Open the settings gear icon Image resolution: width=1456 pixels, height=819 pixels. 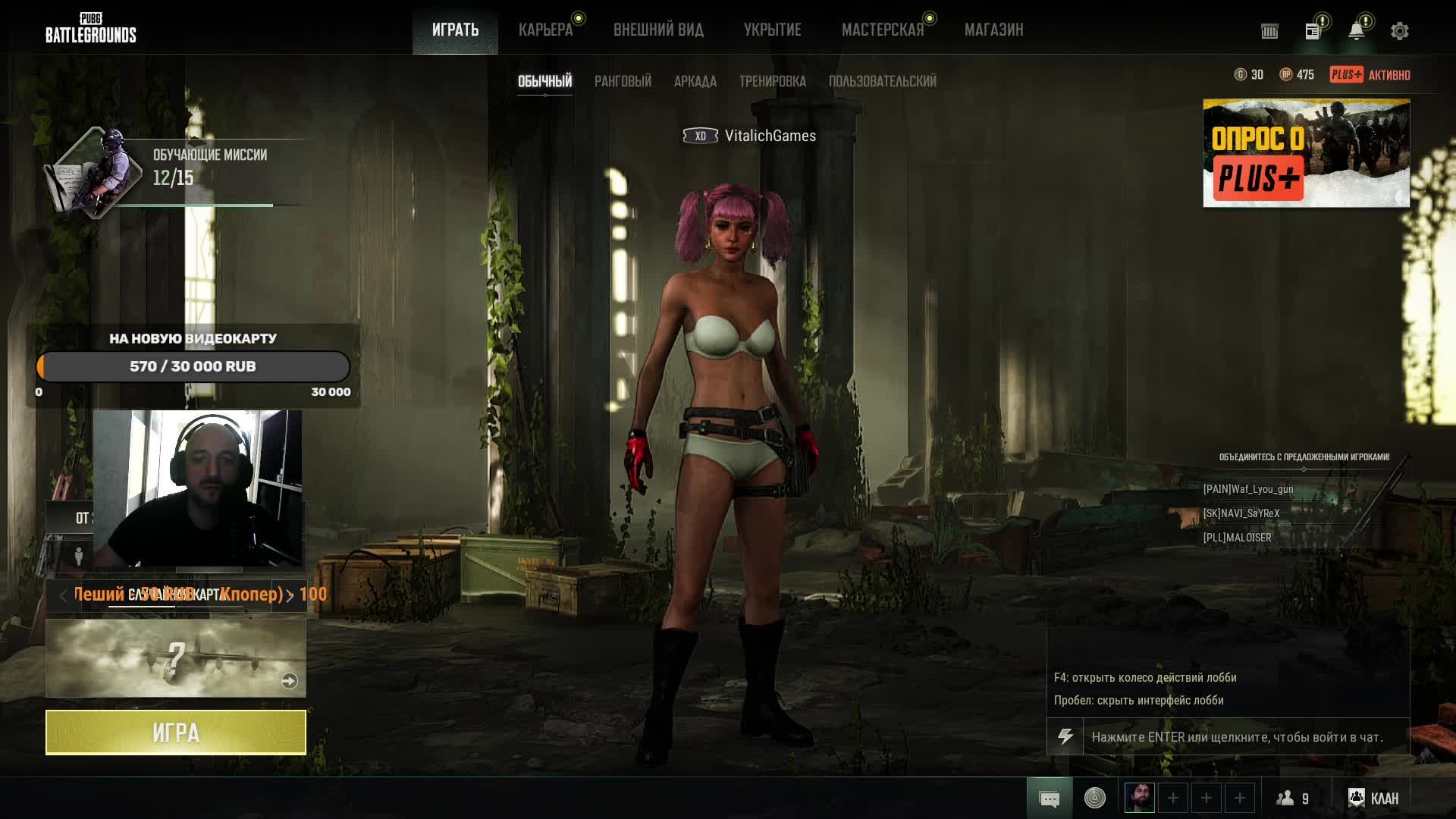pyautogui.click(x=1399, y=31)
